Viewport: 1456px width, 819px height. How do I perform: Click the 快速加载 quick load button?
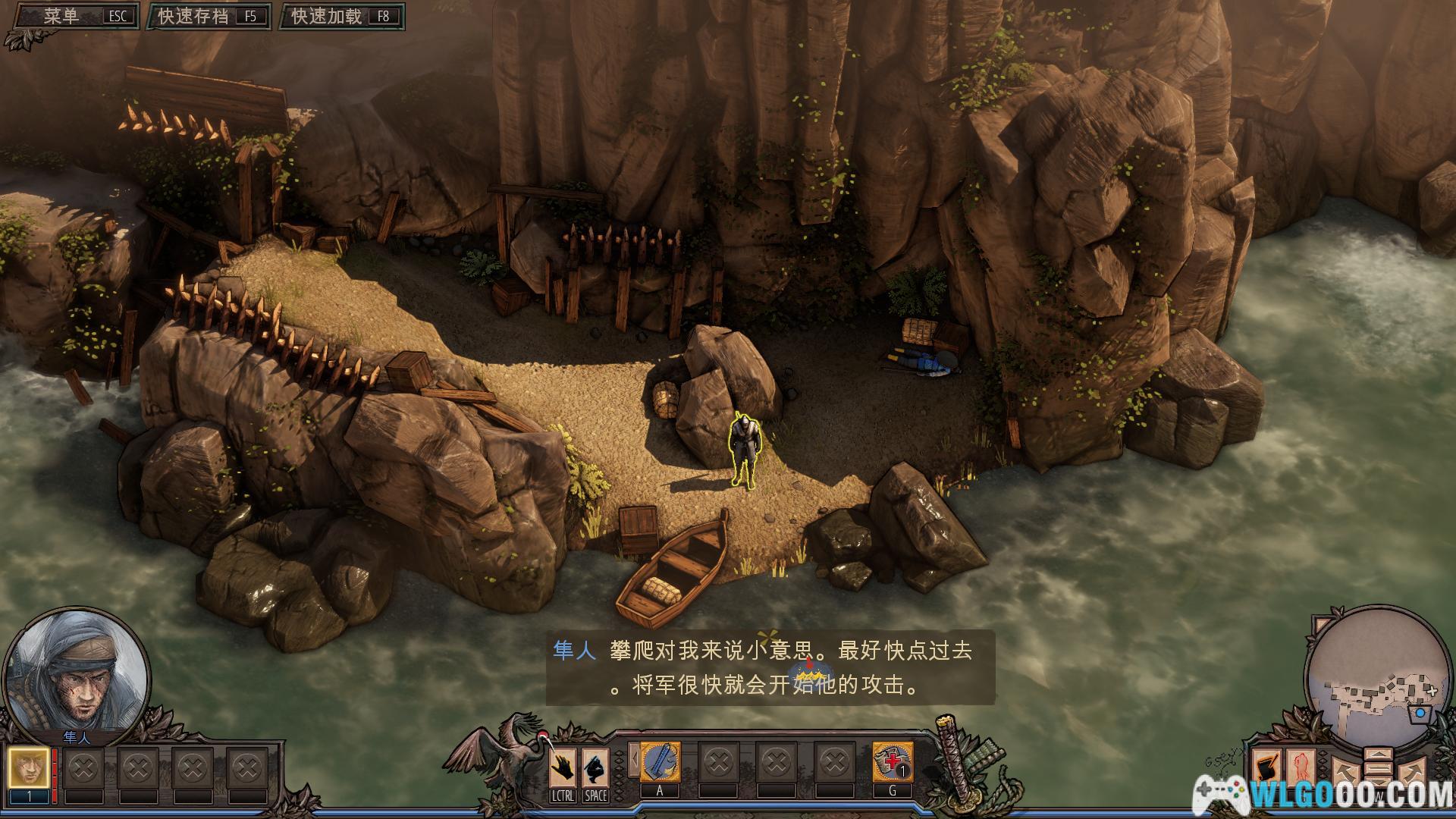[x=342, y=17]
